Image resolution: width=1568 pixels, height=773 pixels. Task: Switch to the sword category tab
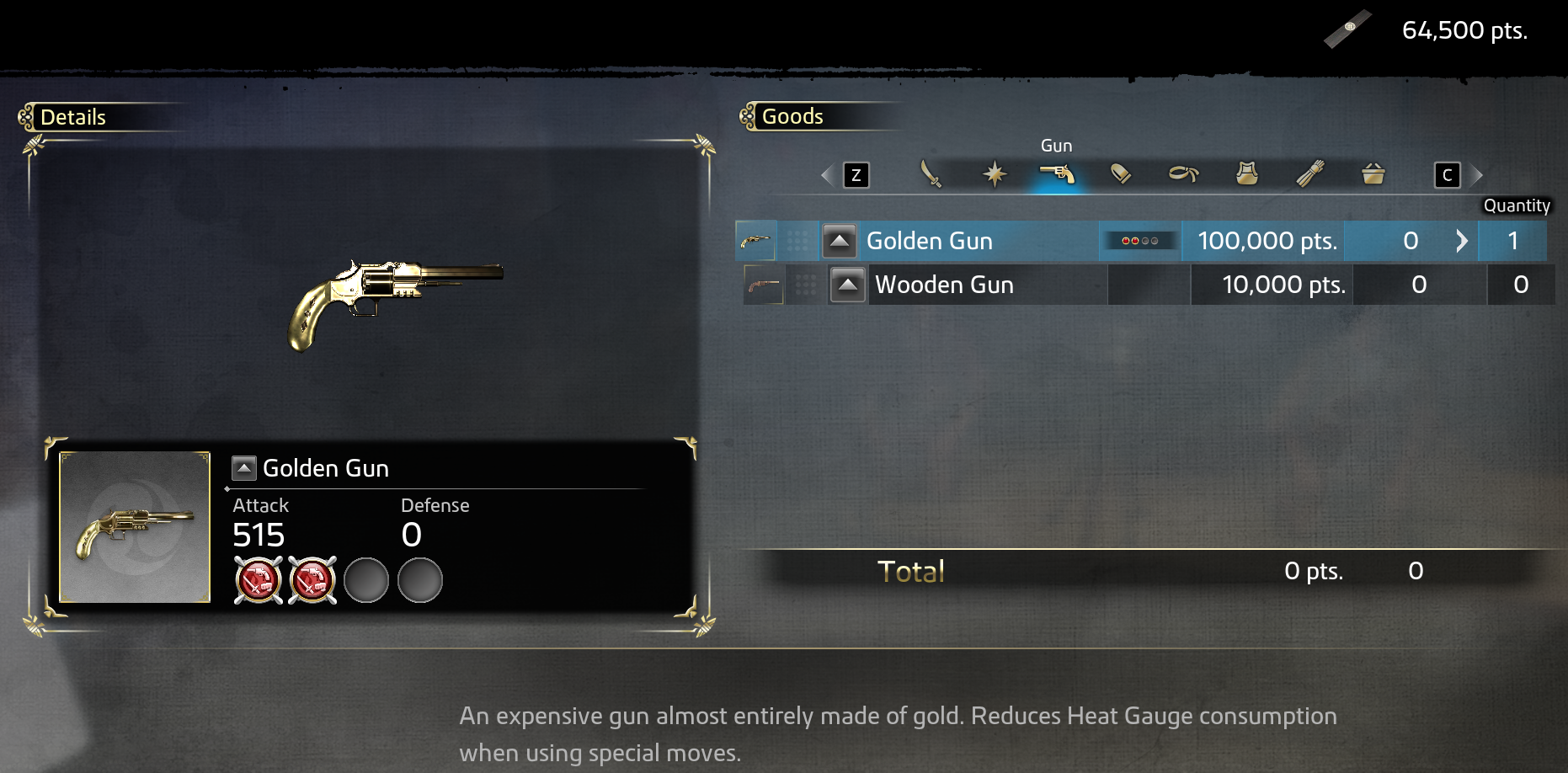(x=931, y=174)
